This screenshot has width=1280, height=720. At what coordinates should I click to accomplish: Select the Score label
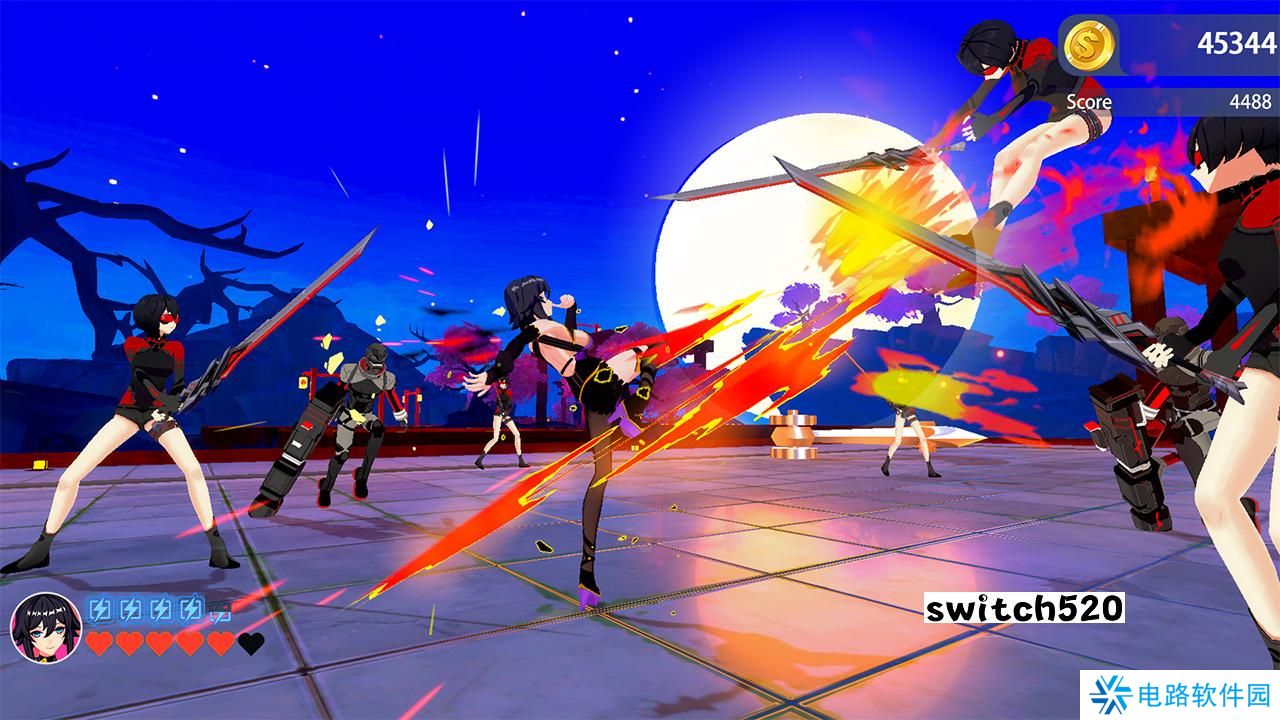(1090, 102)
